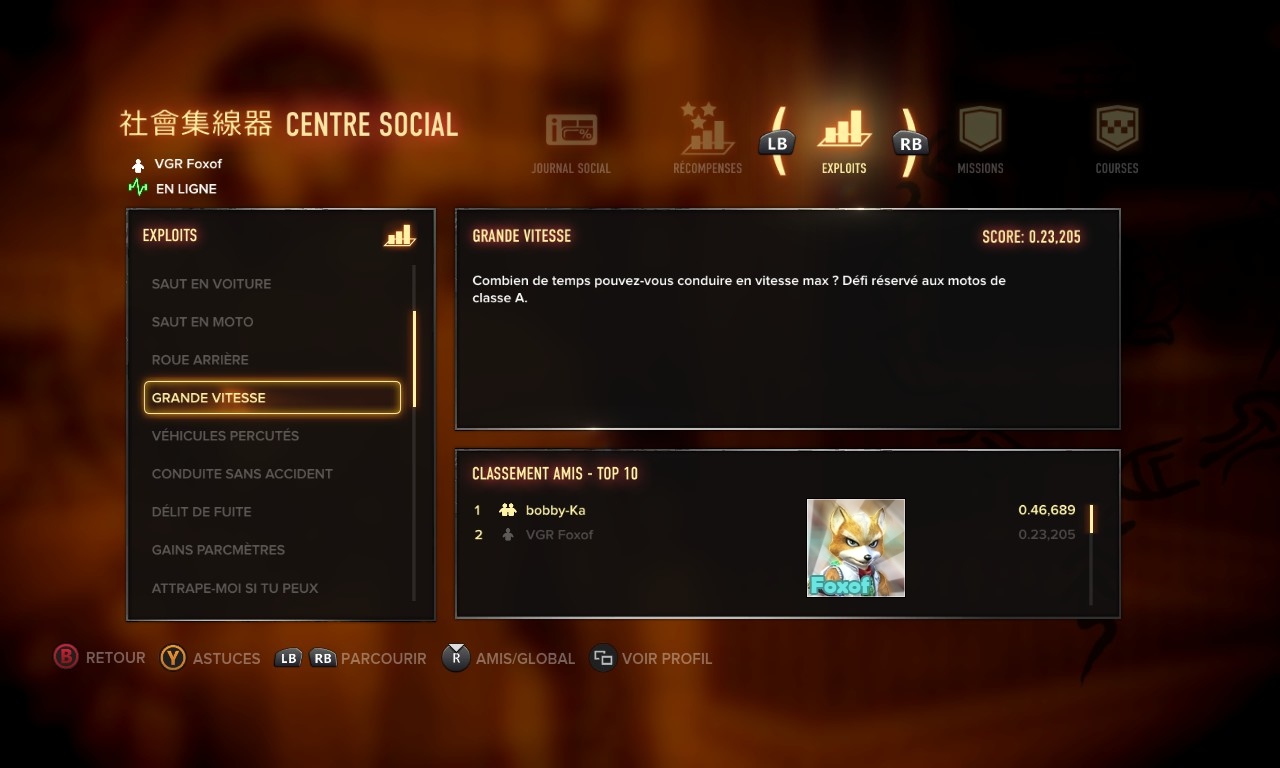Select the Exploits tab

(x=844, y=141)
